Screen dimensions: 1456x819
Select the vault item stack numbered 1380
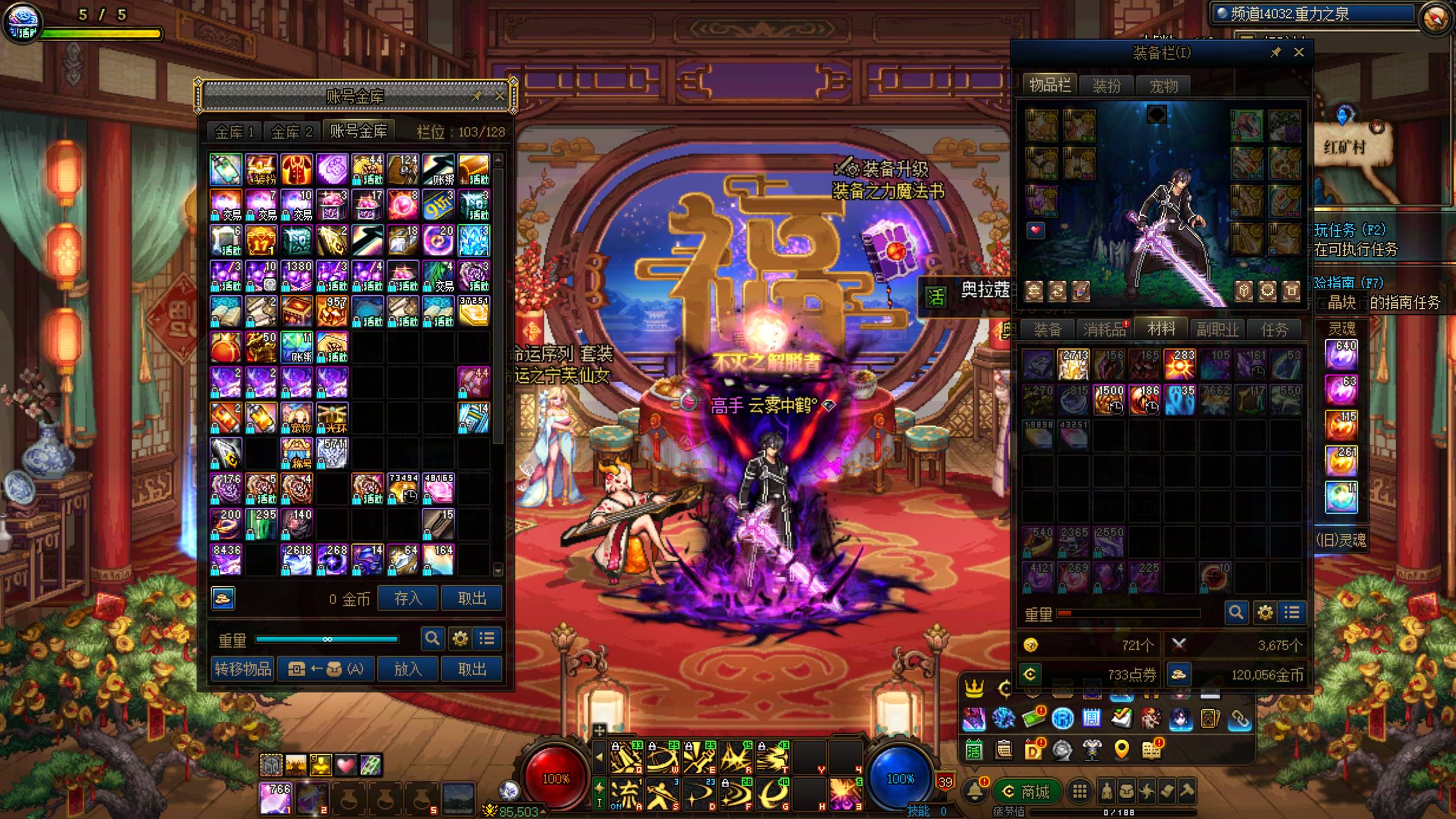297,276
